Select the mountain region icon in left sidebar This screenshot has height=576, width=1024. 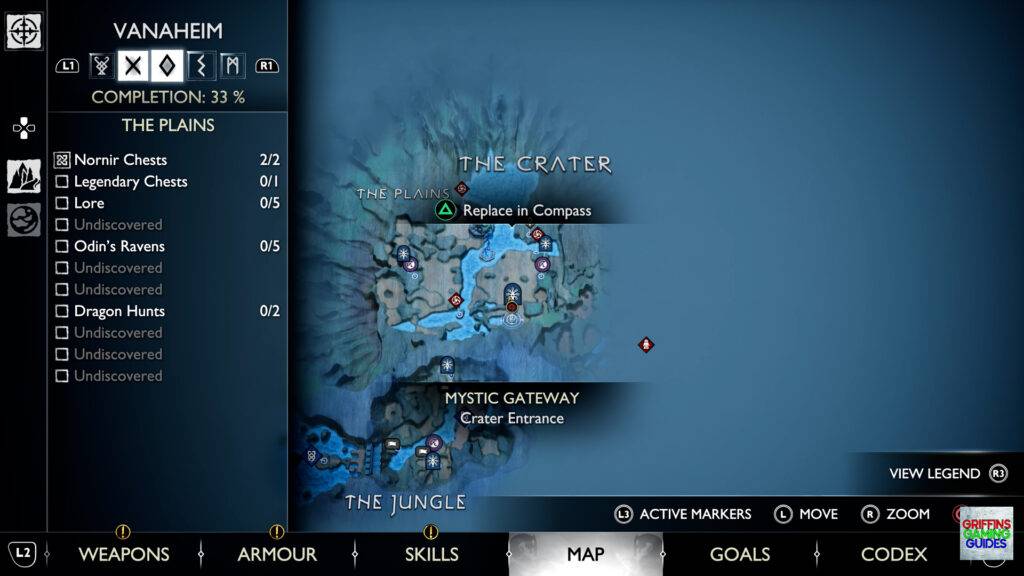click(24, 176)
